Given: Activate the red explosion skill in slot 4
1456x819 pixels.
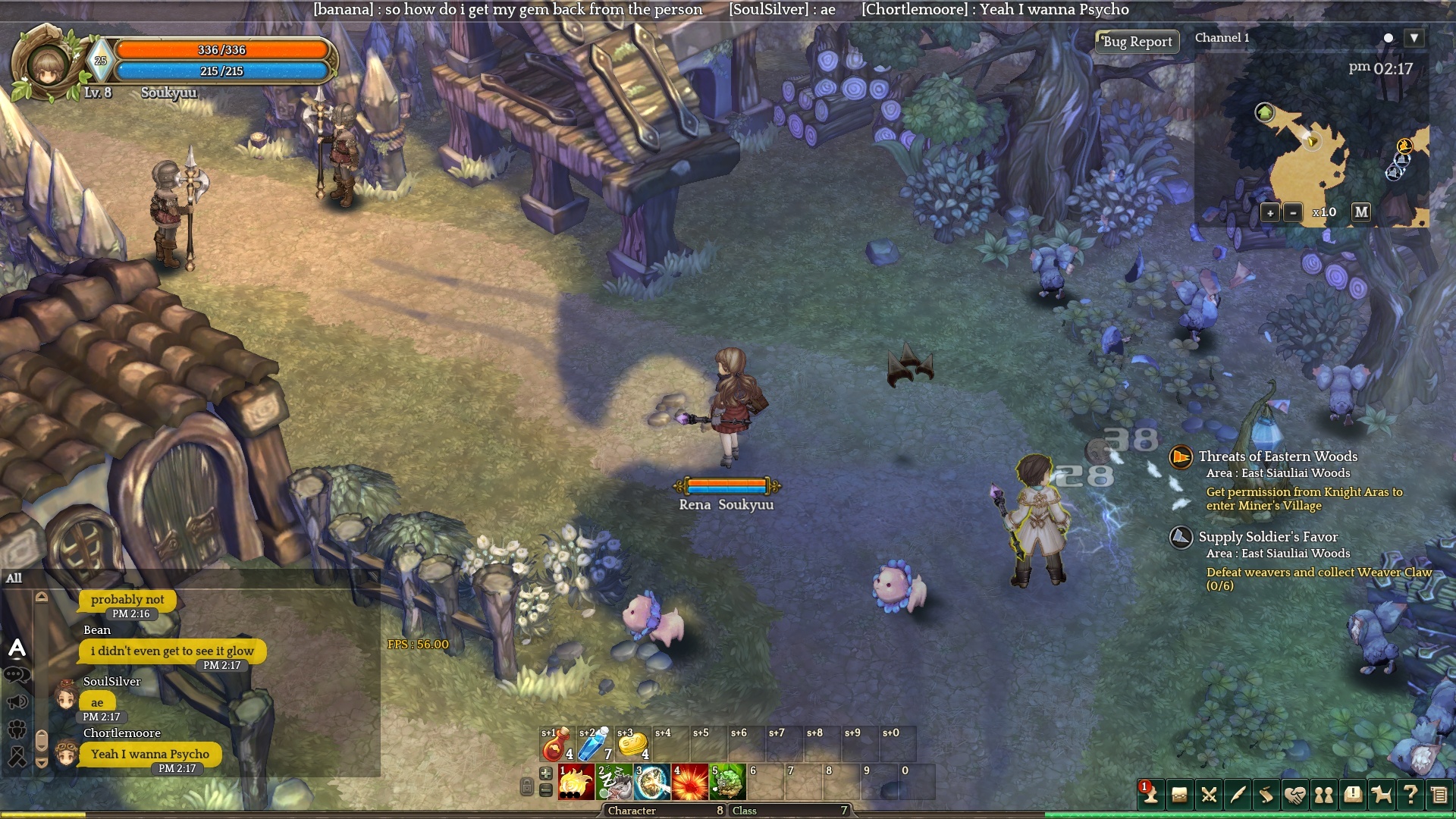Looking at the screenshot, I should click(x=690, y=783).
